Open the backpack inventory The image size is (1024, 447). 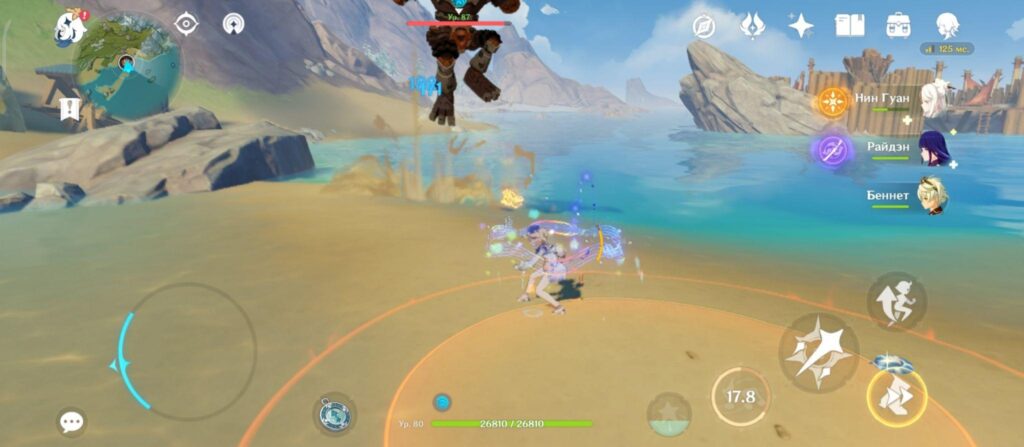(x=897, y=26)
